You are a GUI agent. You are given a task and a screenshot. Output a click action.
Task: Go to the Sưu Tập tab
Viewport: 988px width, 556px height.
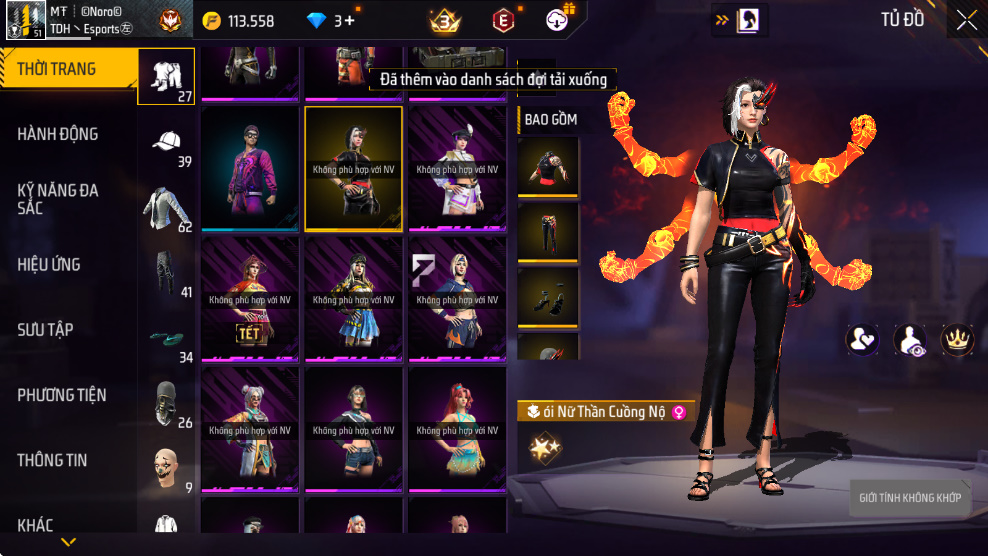pos(45,330)
